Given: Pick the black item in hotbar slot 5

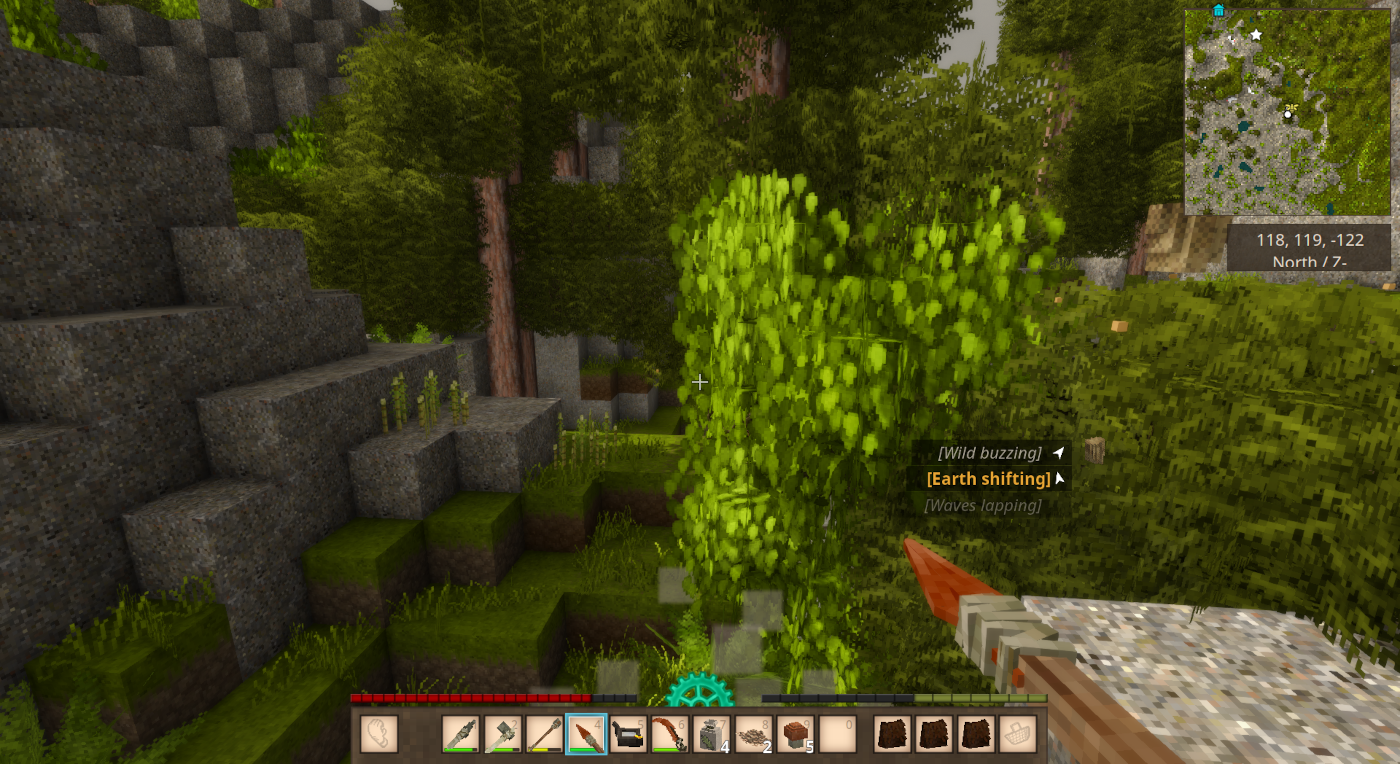Looking at the screenshot, I should pyautogui.click(x=628, y=734).
